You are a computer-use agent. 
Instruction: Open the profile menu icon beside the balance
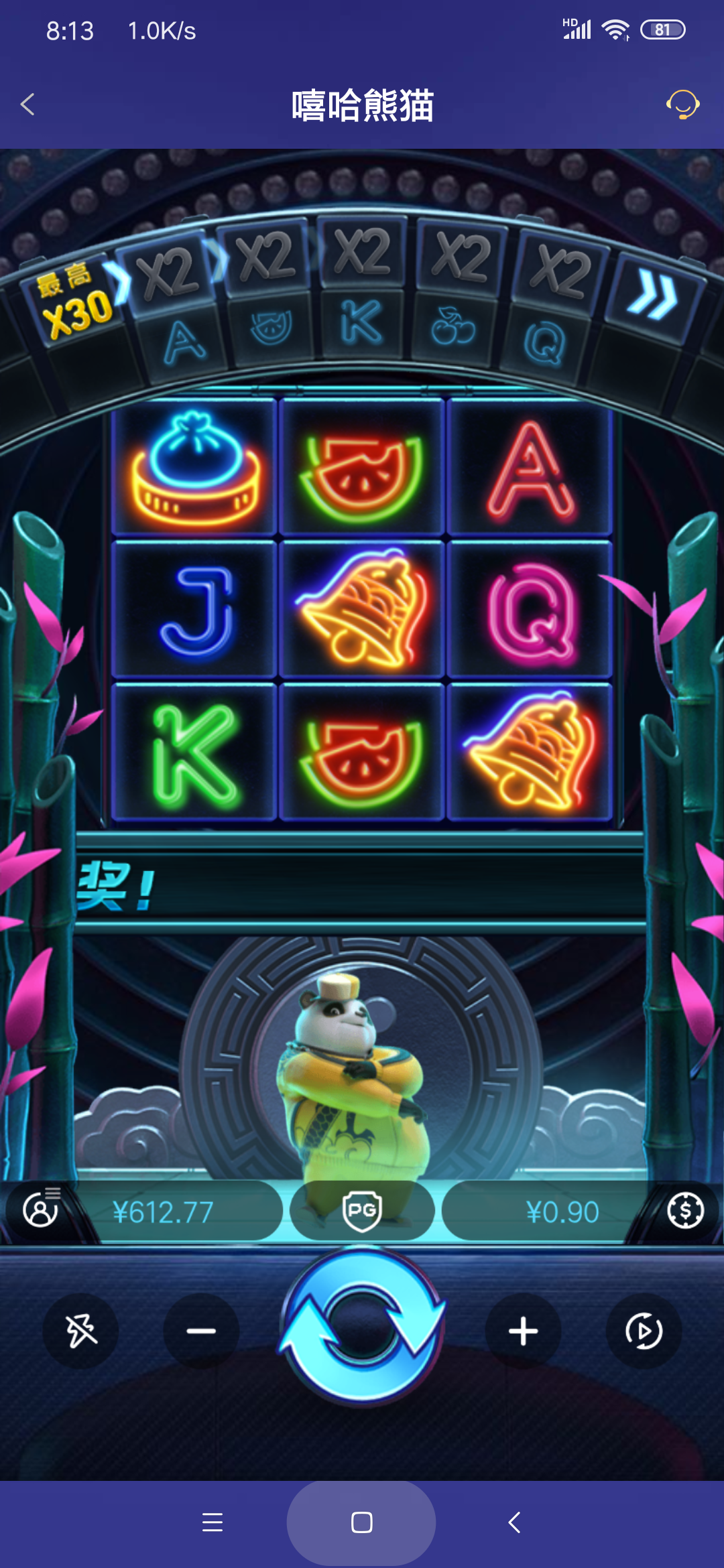(41, 1210)
